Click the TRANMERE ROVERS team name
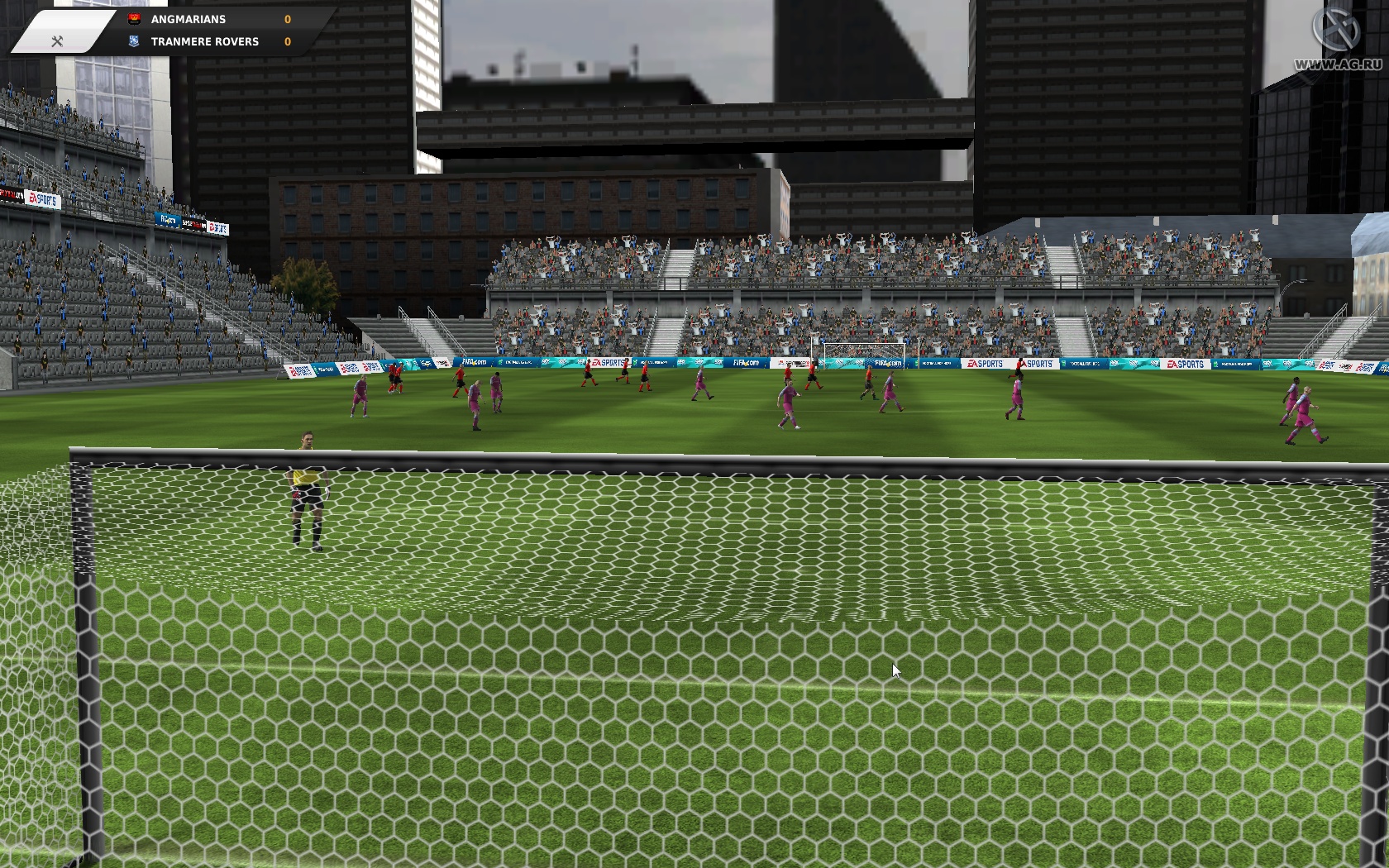The image size is (1389, 868). (203, 41)
